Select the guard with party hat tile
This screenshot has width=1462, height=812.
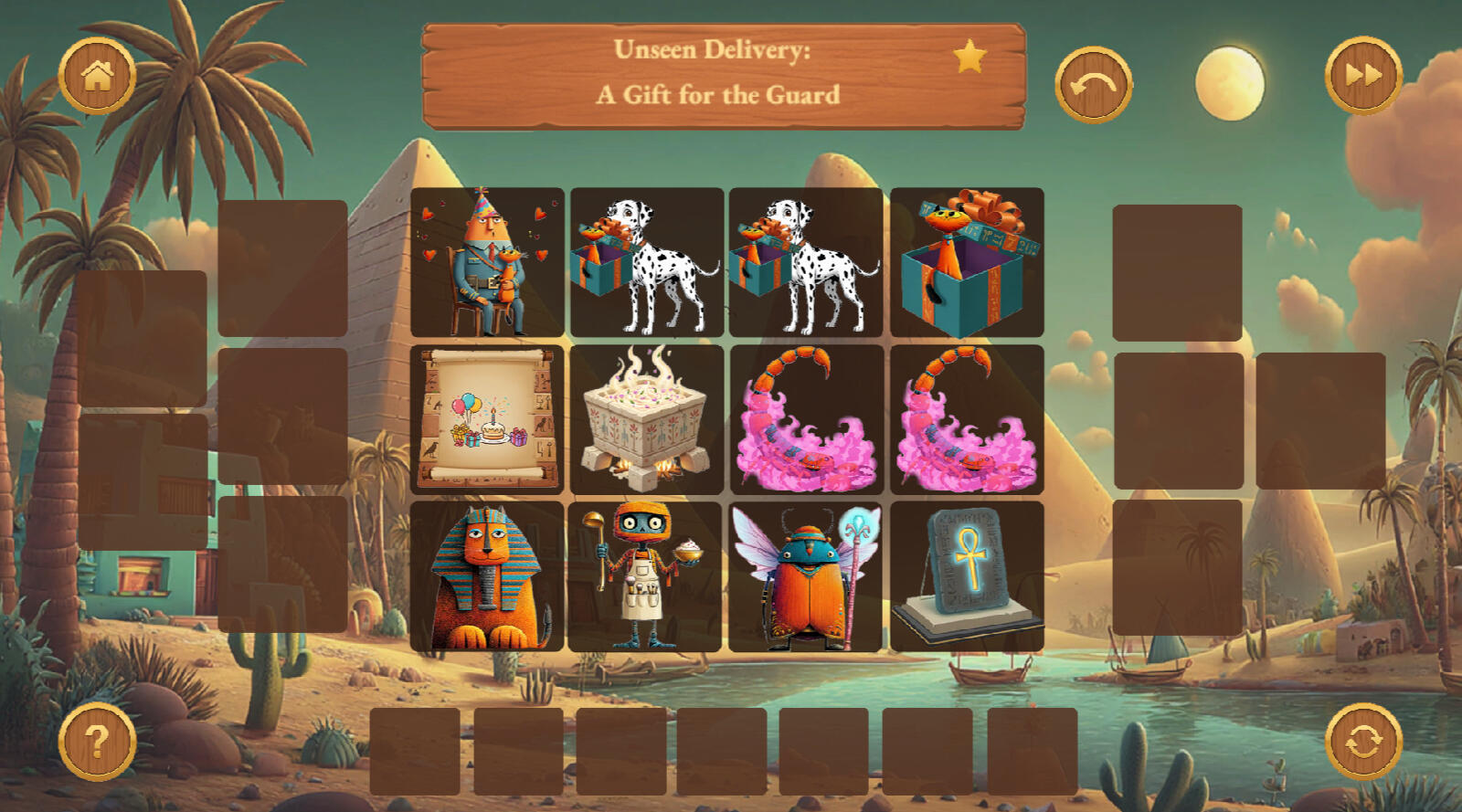tap(487, 263)
